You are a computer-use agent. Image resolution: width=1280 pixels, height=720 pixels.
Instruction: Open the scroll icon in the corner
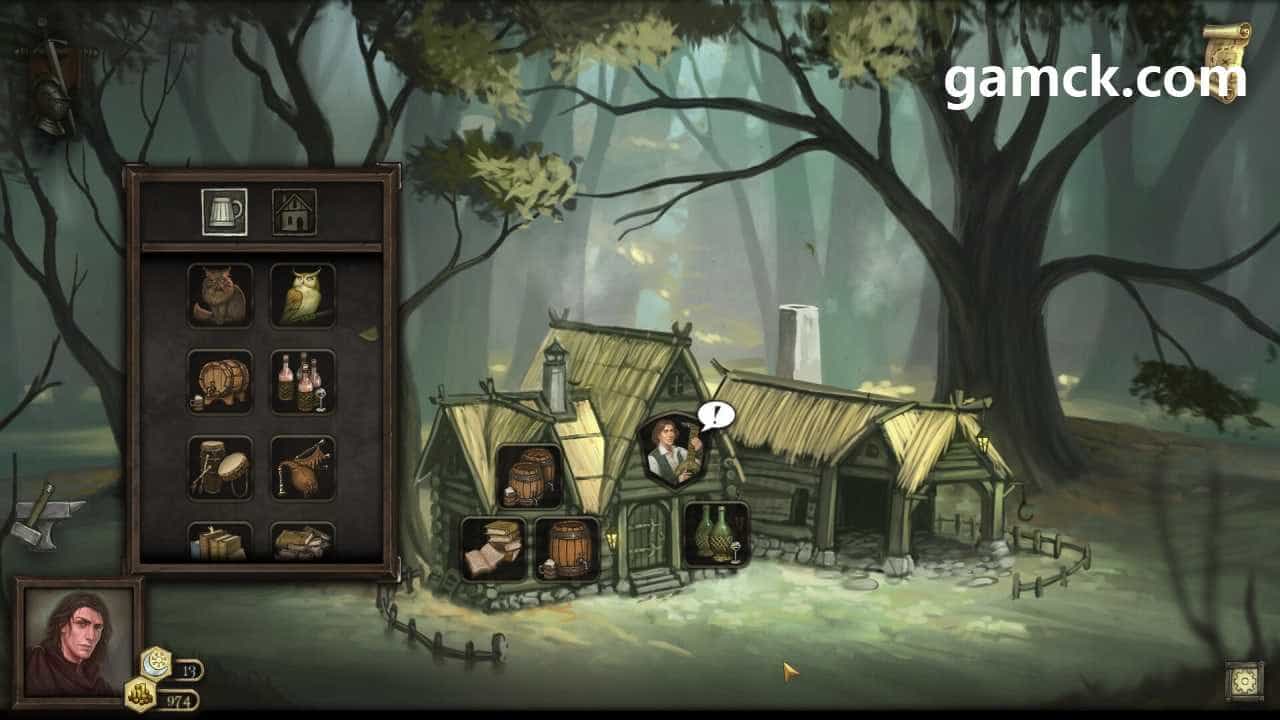[x=1226, y=60]
